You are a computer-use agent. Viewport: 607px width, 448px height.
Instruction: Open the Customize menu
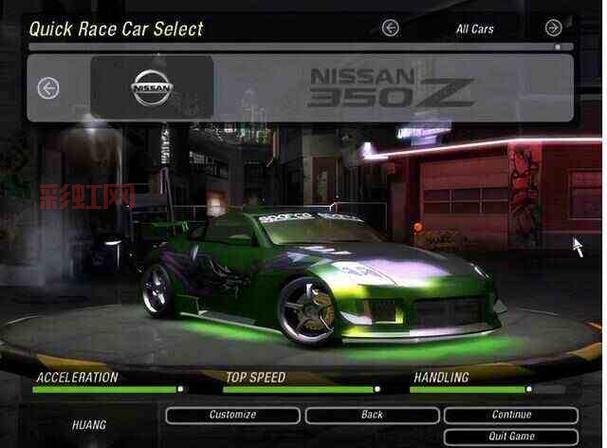(232, 415)
